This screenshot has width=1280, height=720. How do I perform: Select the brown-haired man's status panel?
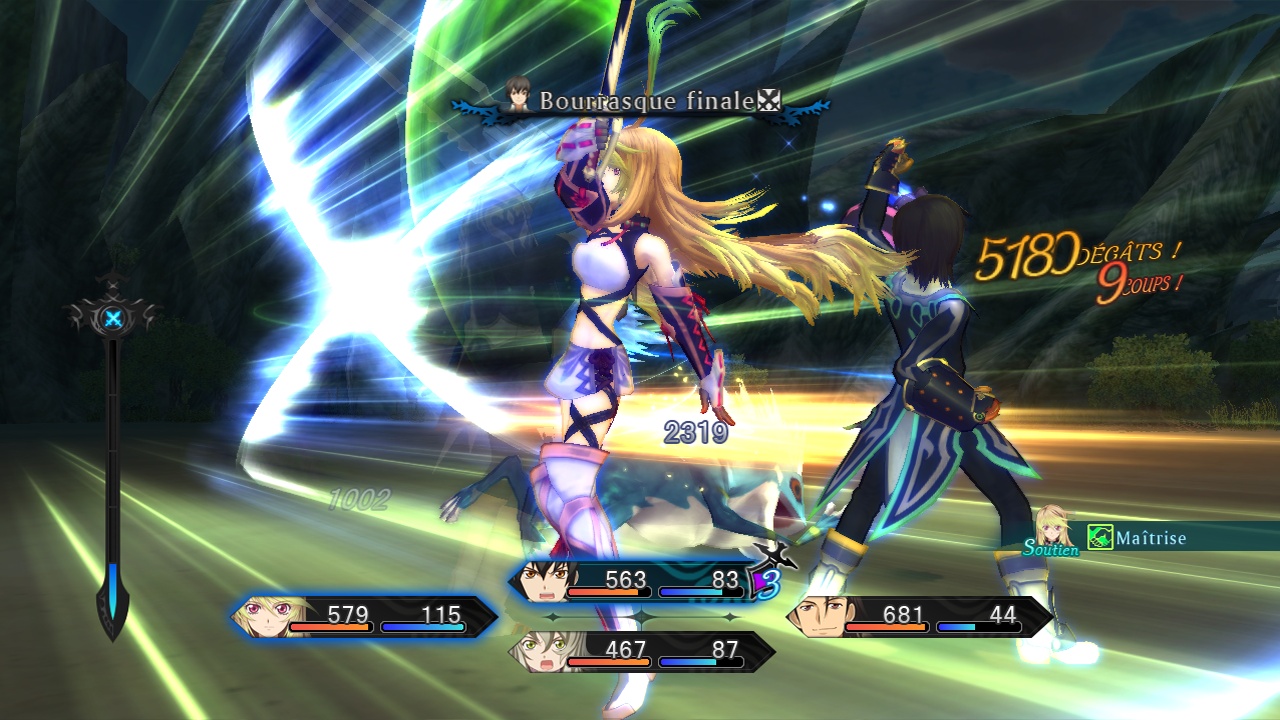(x=920, y=616)
